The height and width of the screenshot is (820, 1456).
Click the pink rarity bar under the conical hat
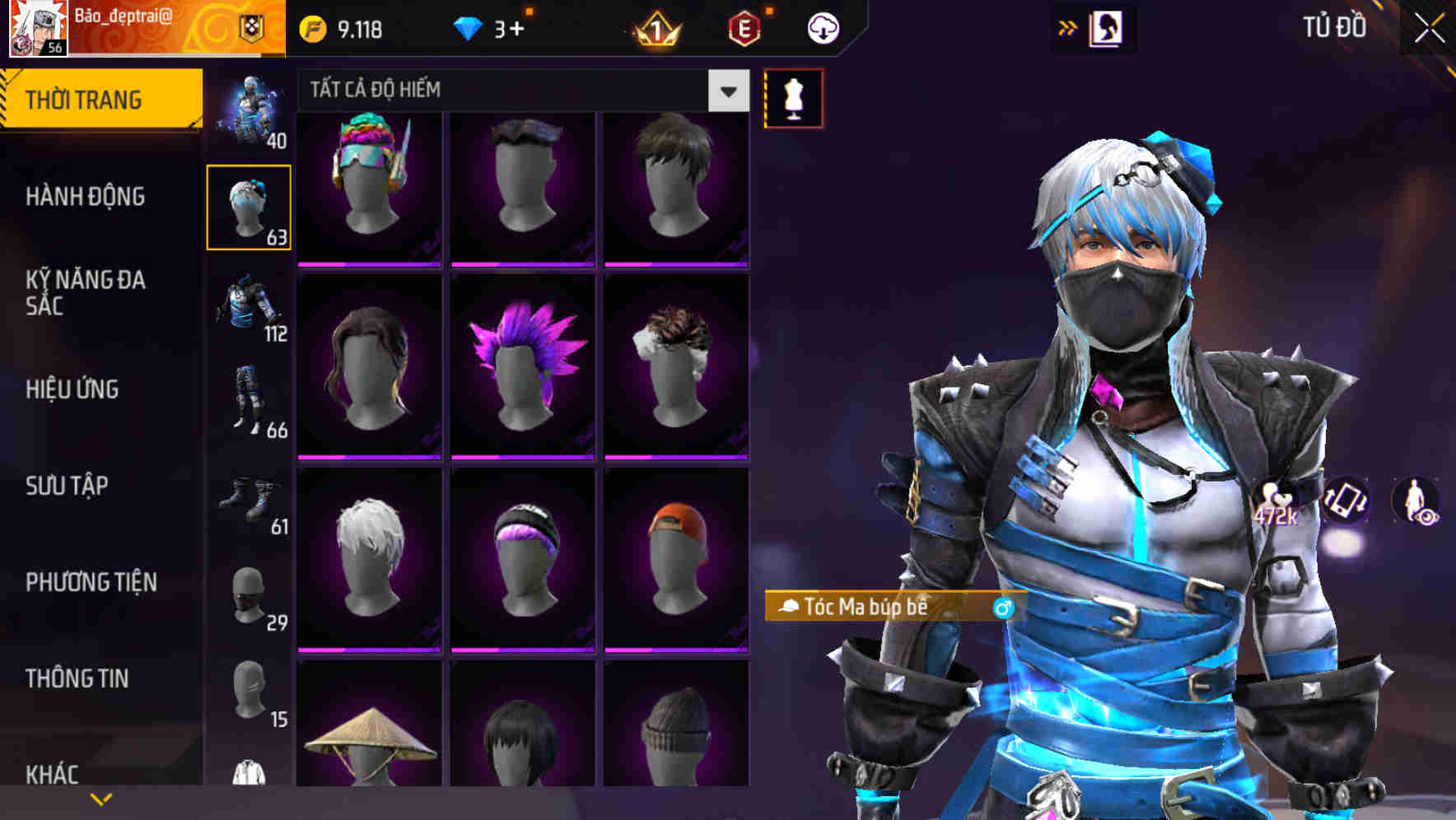[x=370, y=815]
